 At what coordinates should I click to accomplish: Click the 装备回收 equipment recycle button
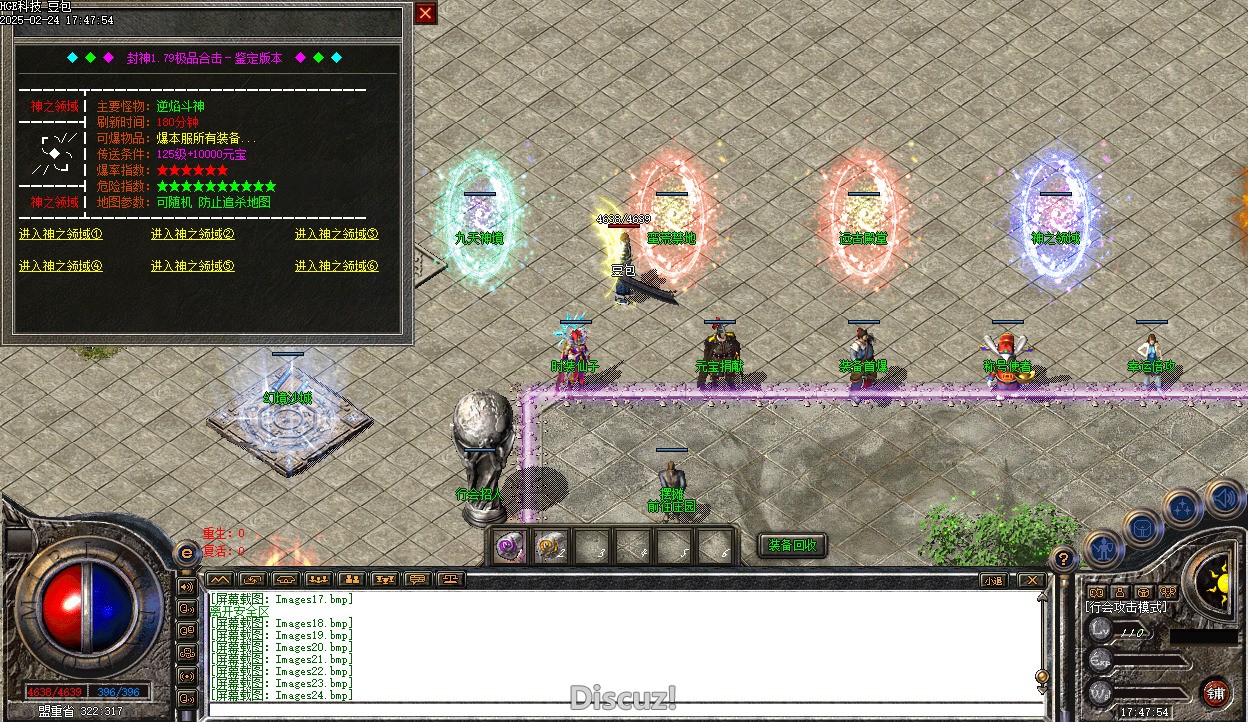792,545
